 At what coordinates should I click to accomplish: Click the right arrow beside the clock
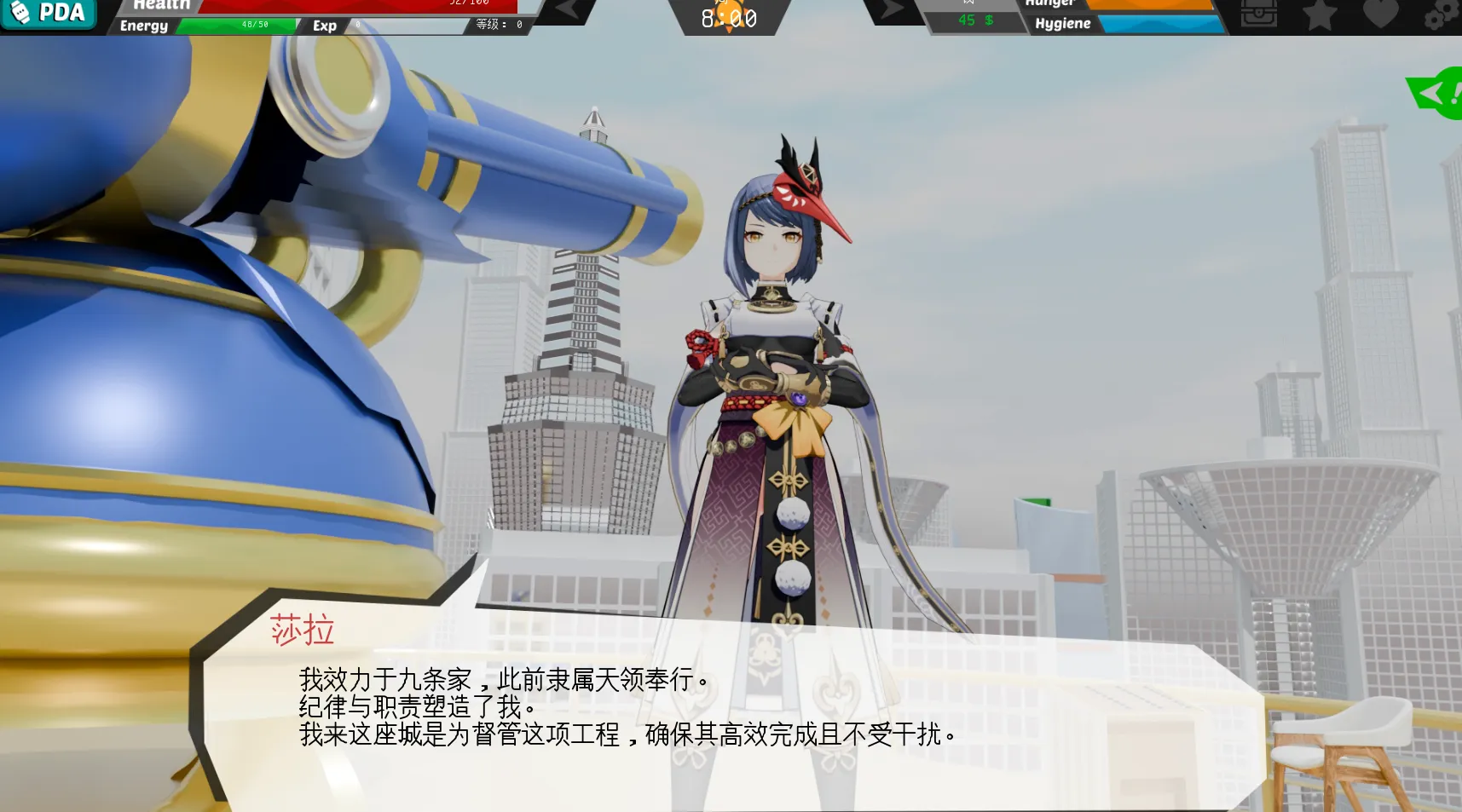pos(891,11)
